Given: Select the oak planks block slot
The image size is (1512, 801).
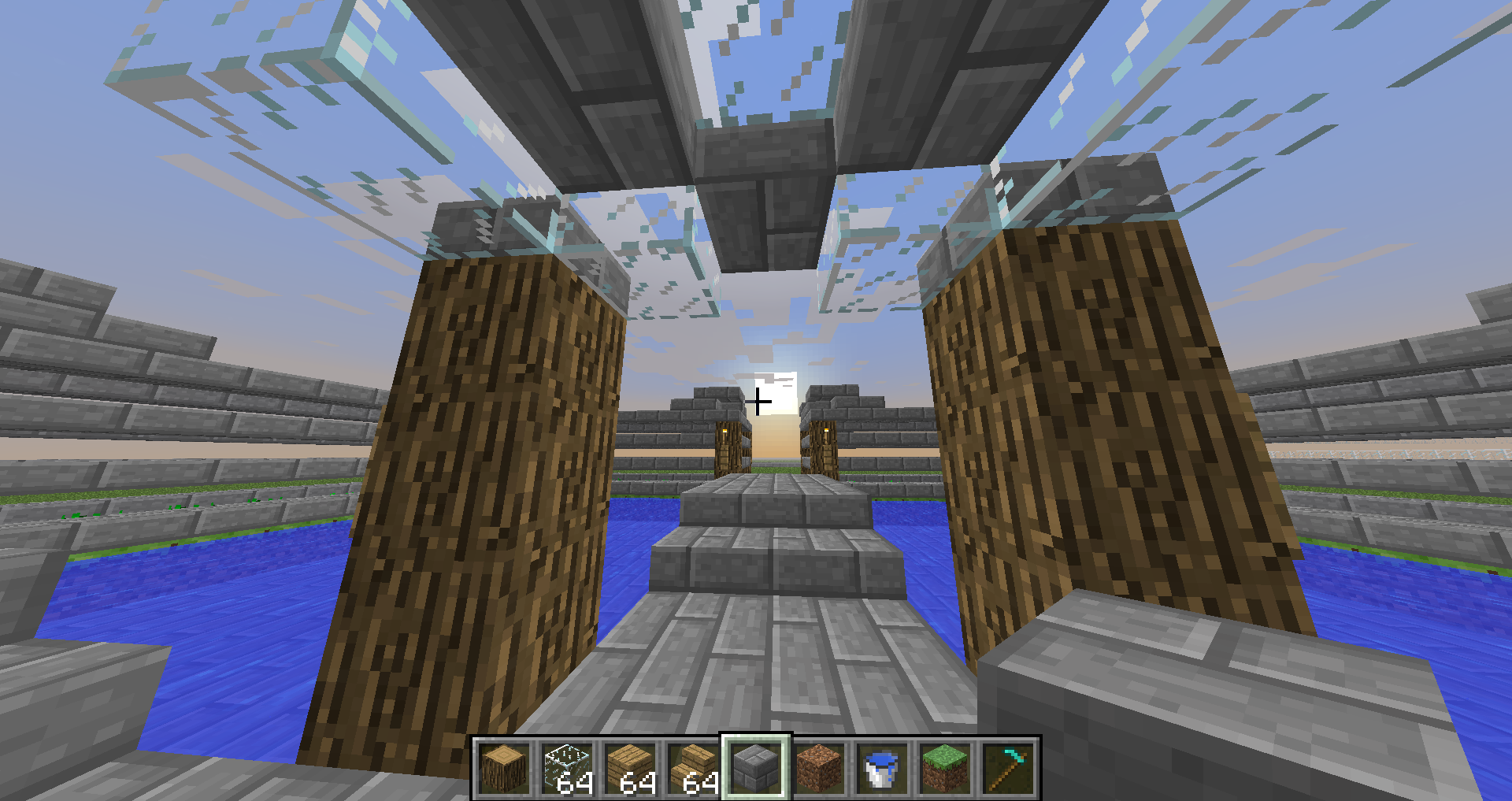Looking at the screenshot, I should tap(630, 768).
